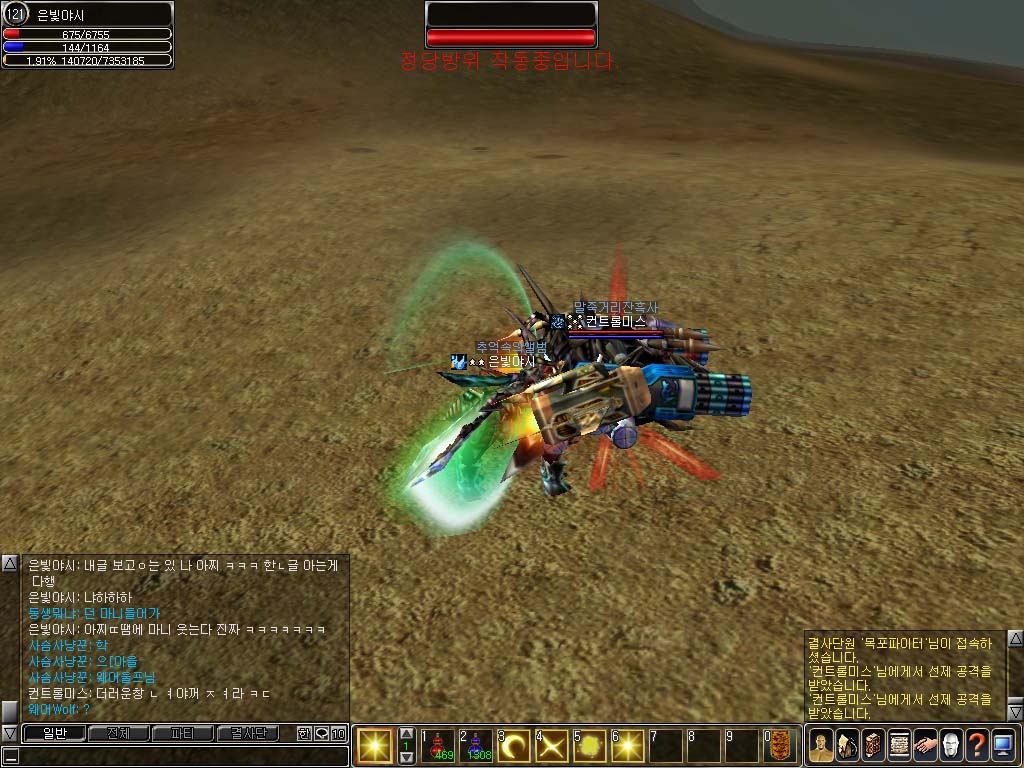The height and width of the screenshot is (768, 1024).
Task: Open system options with the monitor icon
Action: tap(1003, 745)
